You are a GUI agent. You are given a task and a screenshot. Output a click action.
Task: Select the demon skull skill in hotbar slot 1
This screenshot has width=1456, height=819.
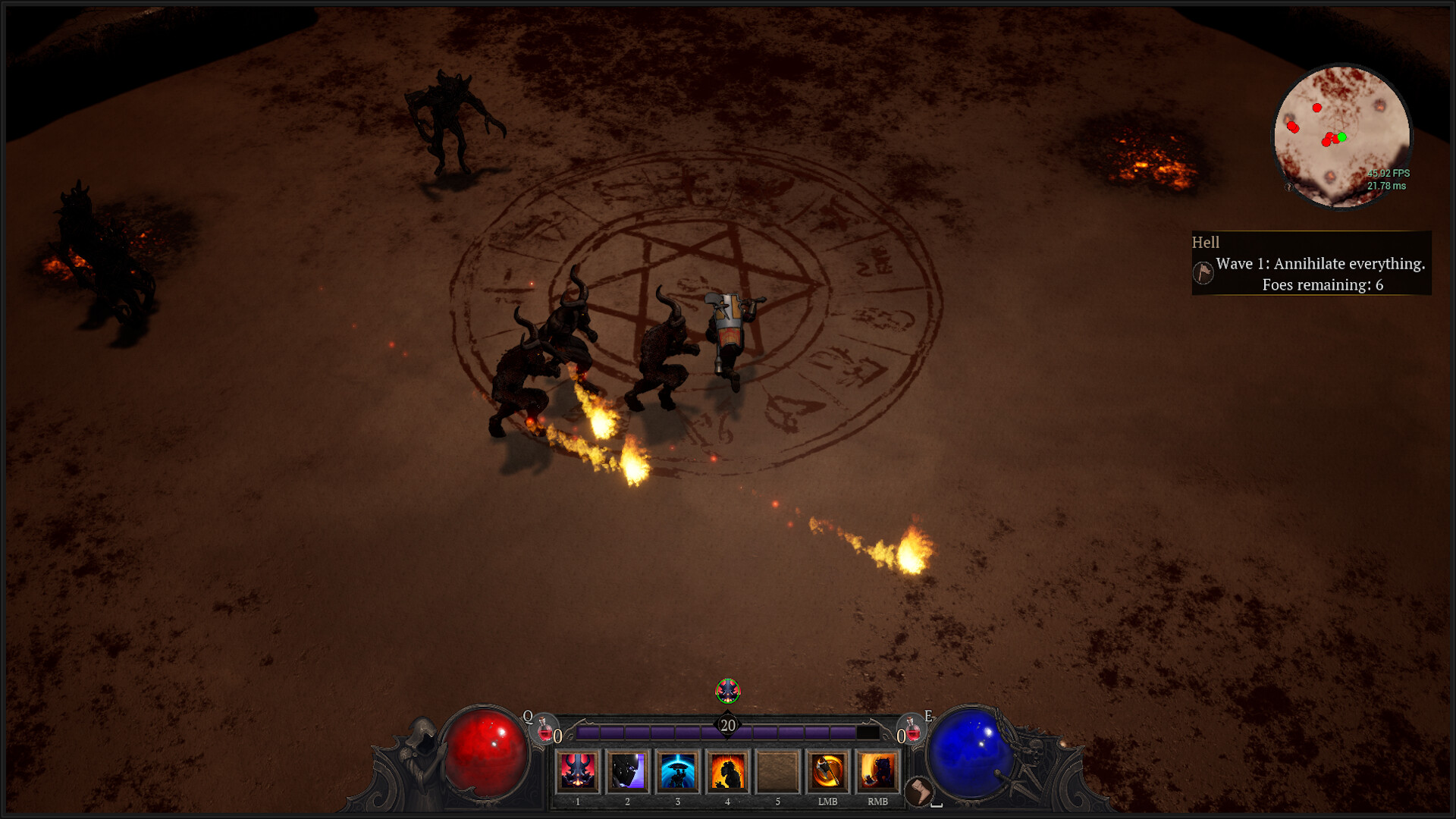tap(577, 772)
